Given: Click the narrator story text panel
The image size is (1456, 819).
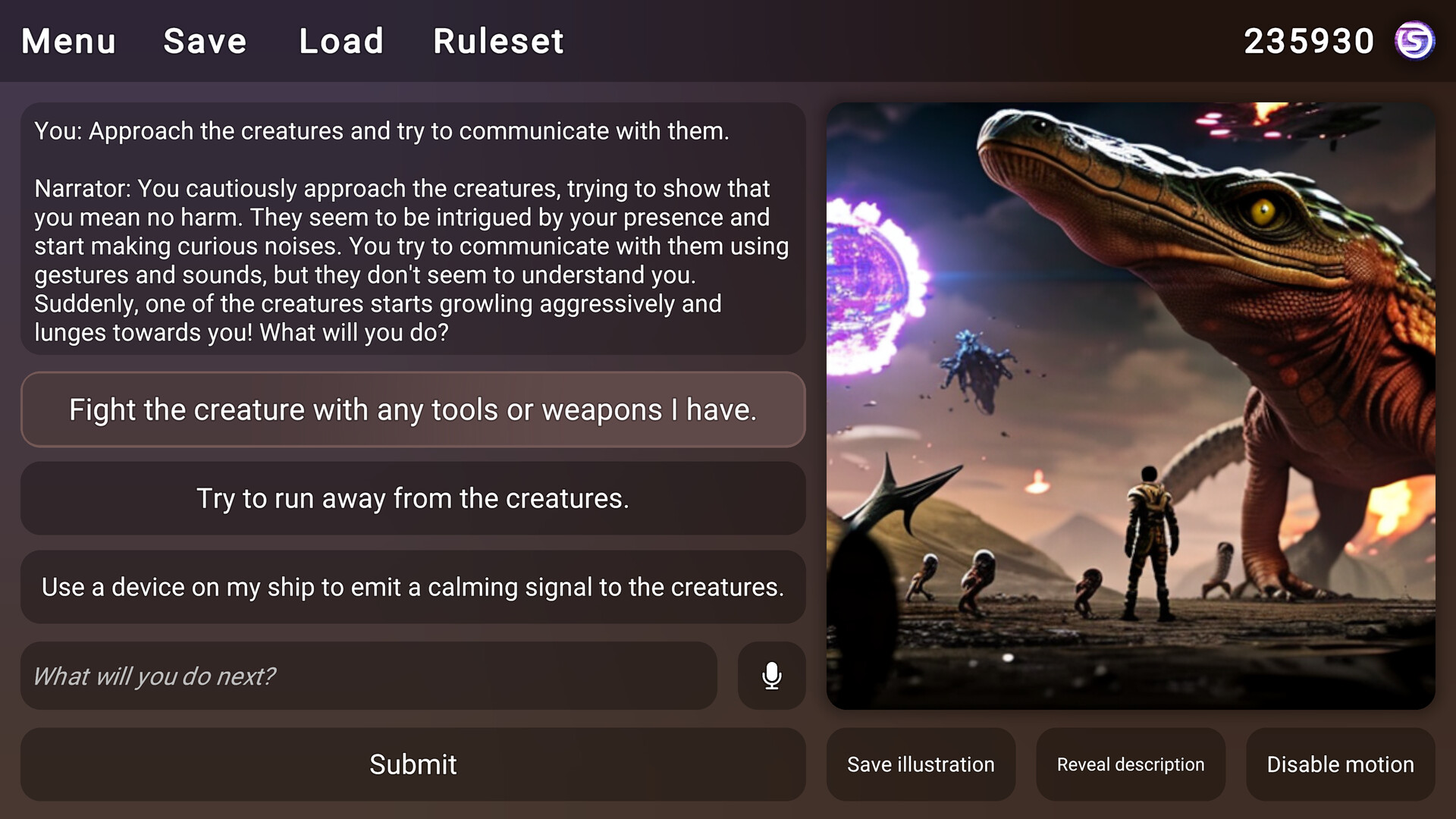Looking at the screenshot, I should tap(413, 231).
